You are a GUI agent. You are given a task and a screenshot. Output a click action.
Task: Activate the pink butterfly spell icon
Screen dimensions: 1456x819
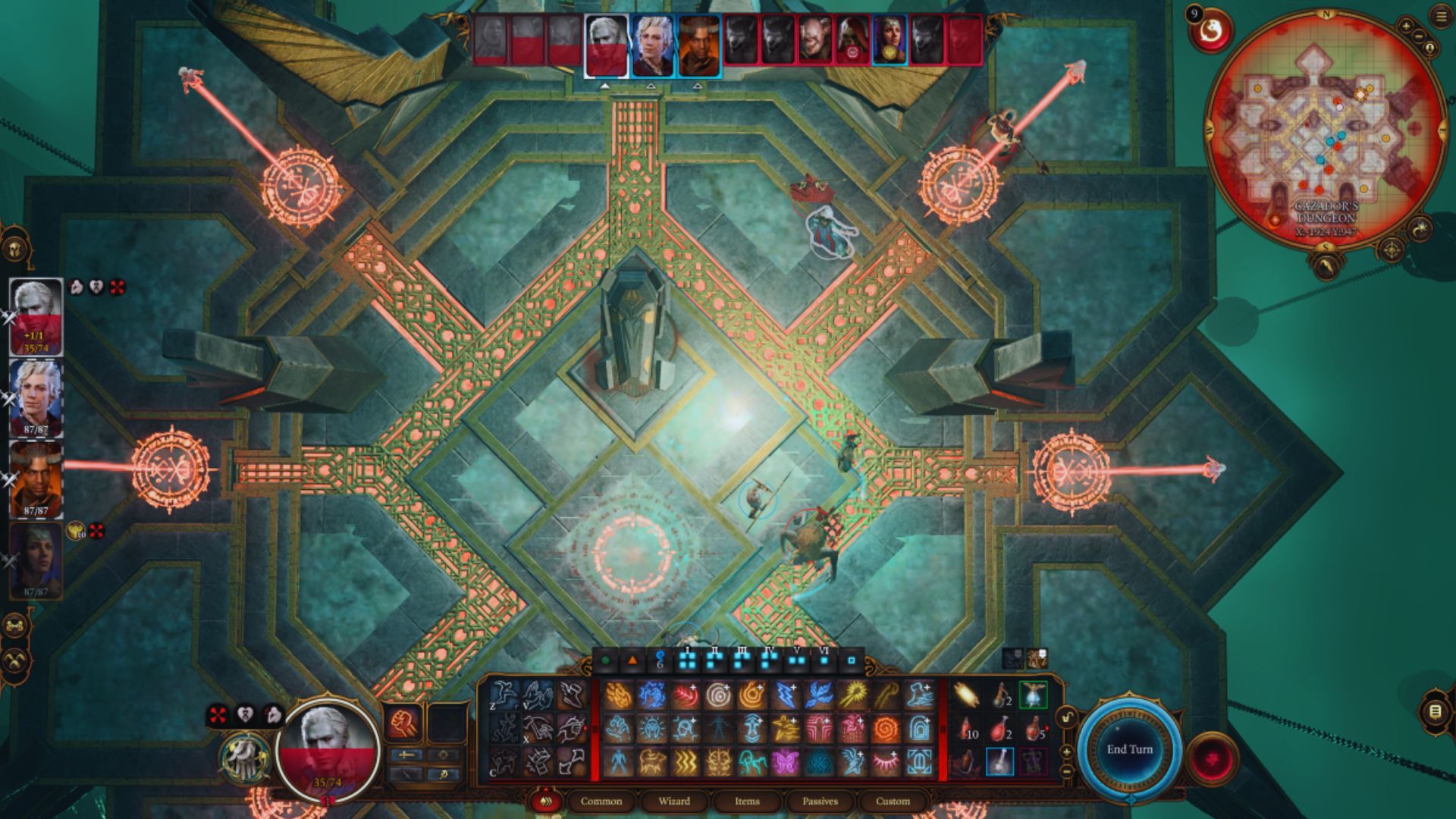click(786, 761)
